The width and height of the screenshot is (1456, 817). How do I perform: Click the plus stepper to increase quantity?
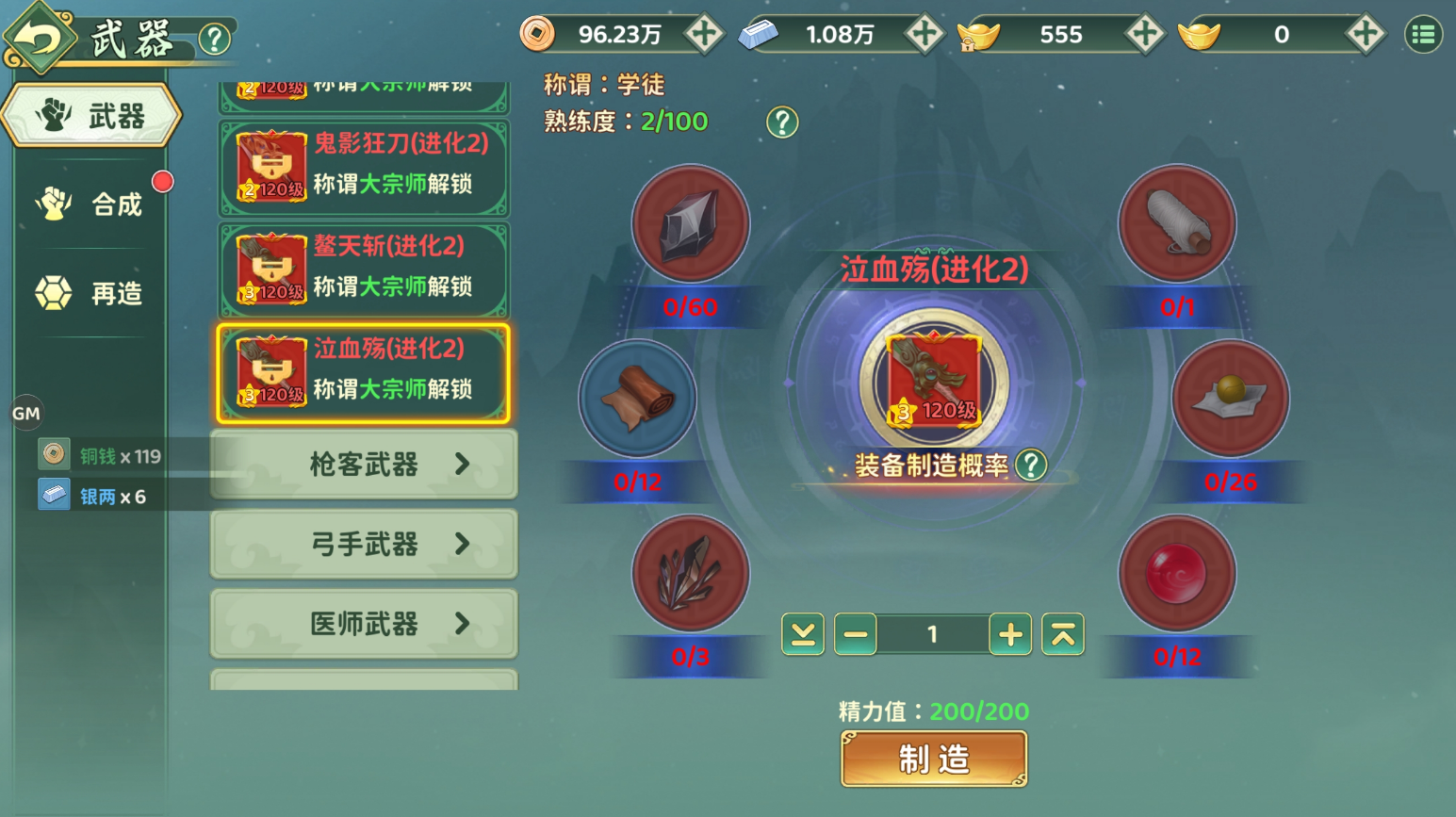[x=1009, y=633]
